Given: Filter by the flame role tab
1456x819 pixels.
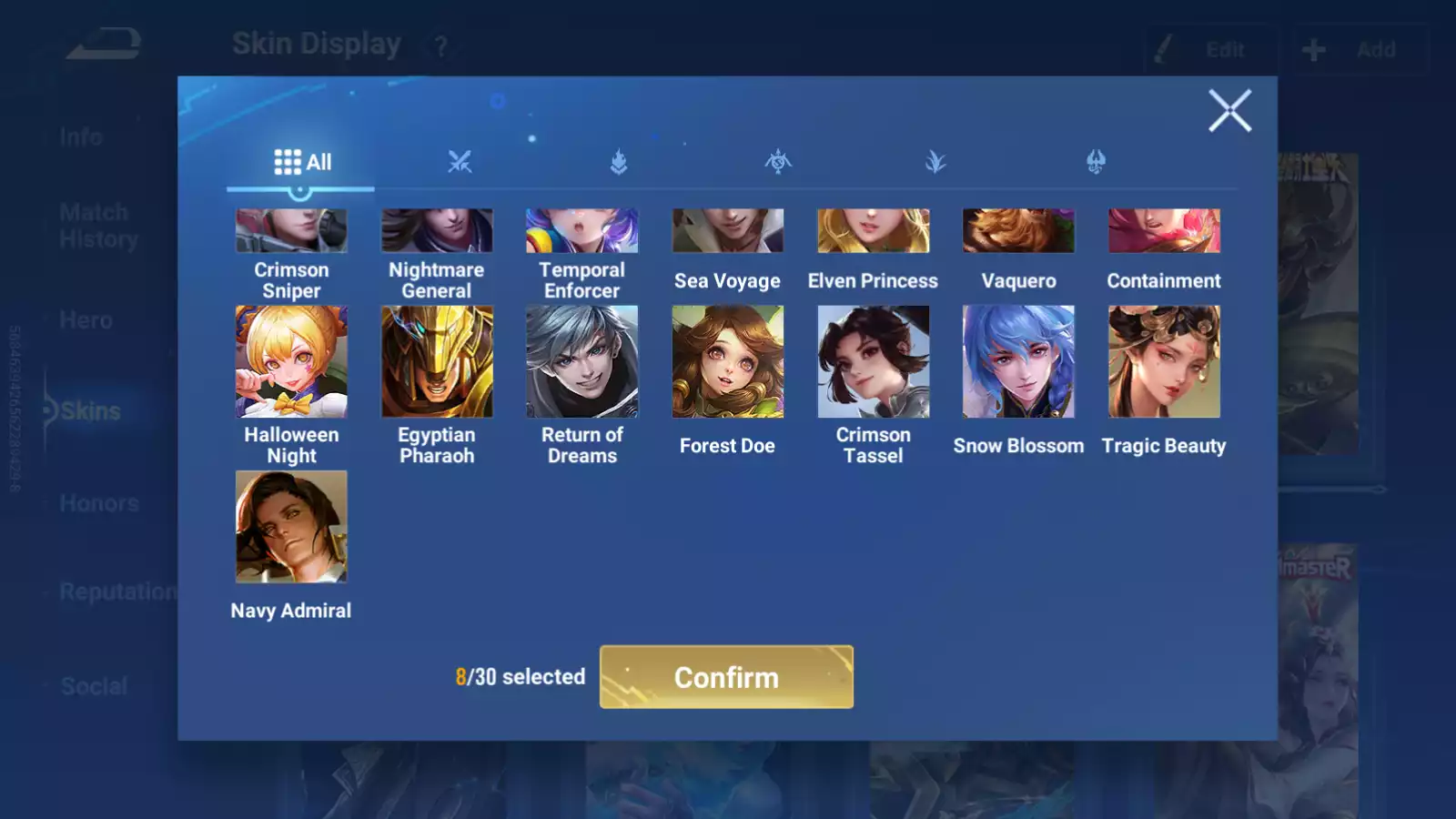Looking at the screenshot, I should tap(619, 163).
